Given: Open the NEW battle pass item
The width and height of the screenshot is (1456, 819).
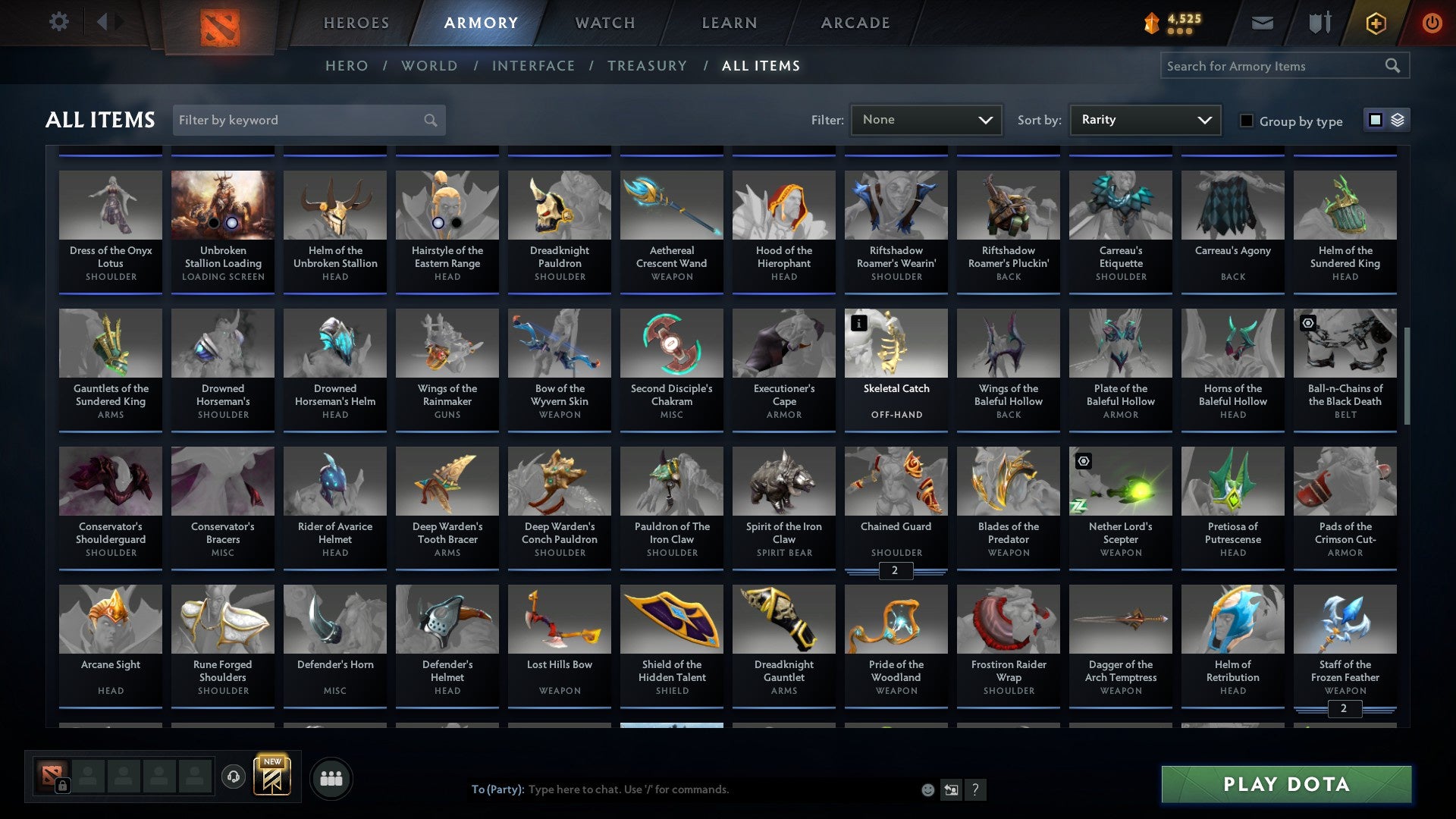Looking at the screenshot, I should pos(274,777).
